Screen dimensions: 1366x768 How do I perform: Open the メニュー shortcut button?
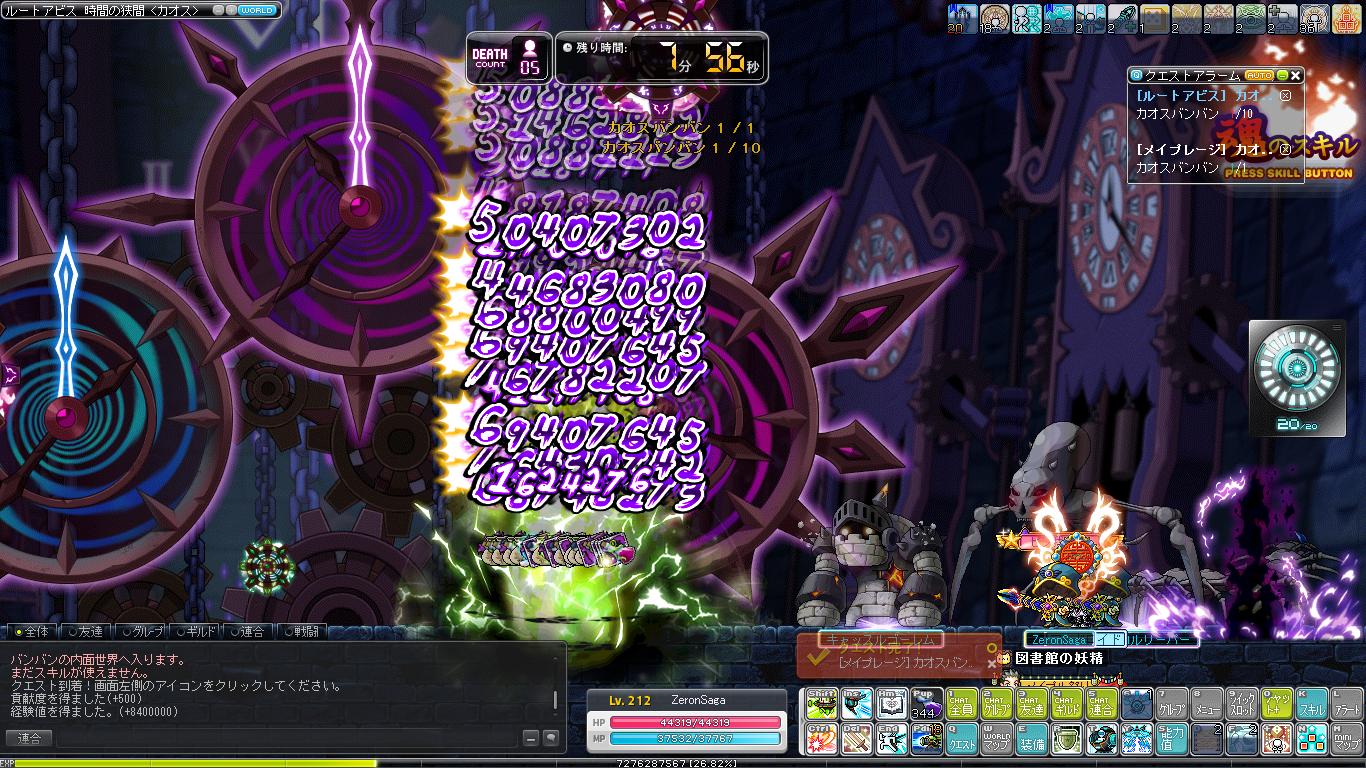point(1207,704)
